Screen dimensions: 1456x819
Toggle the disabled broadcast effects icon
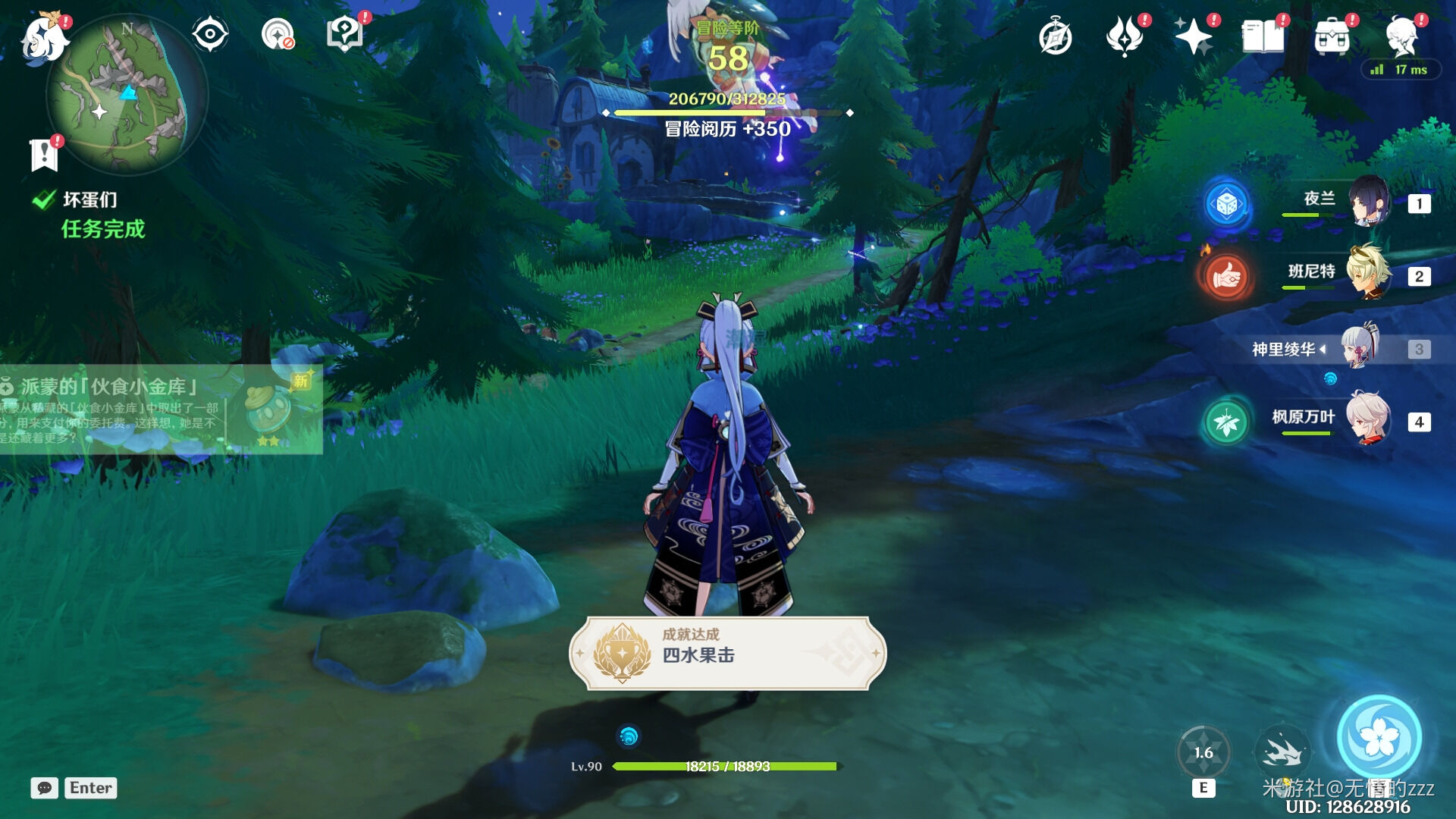coord(278,33)
